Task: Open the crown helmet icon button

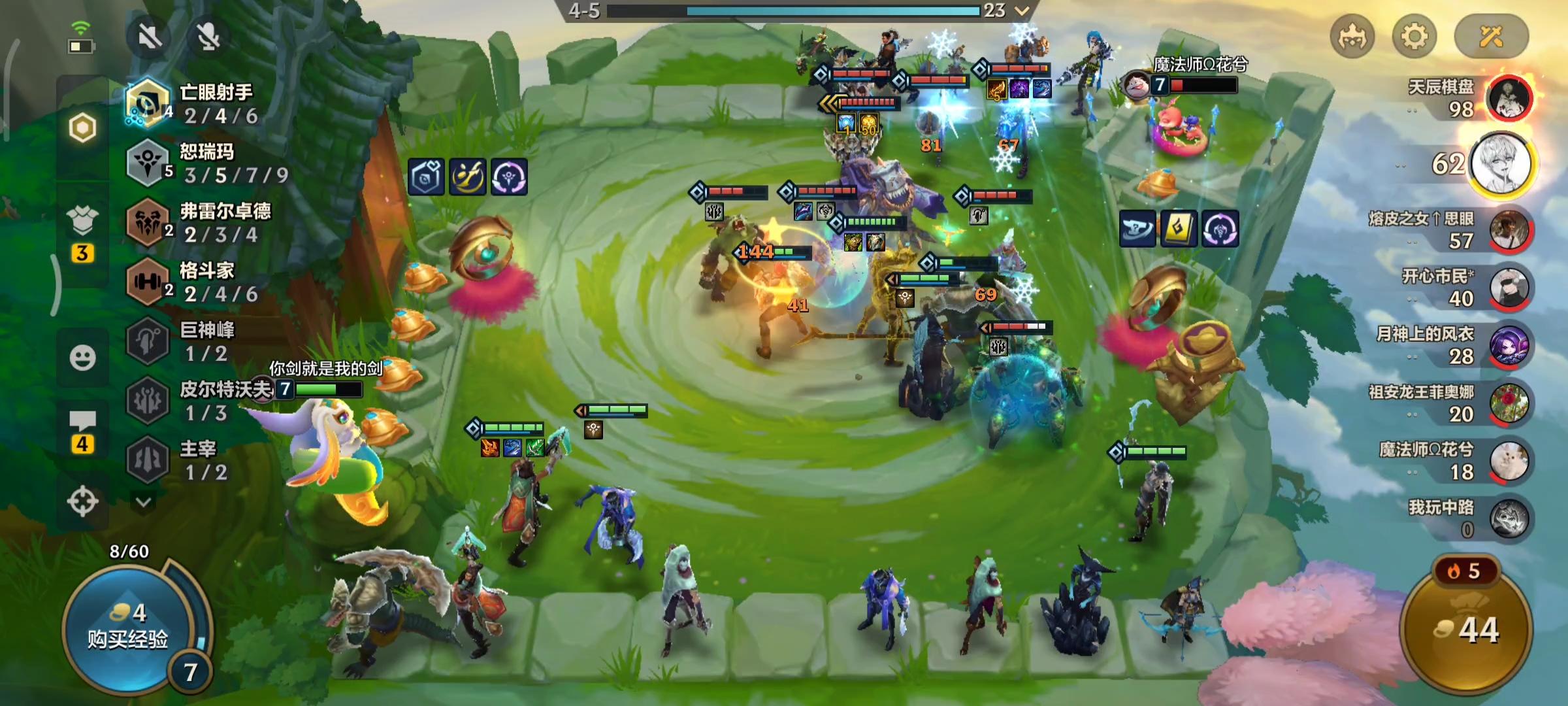Action: pyautogui.click(x=1352, y=36)
